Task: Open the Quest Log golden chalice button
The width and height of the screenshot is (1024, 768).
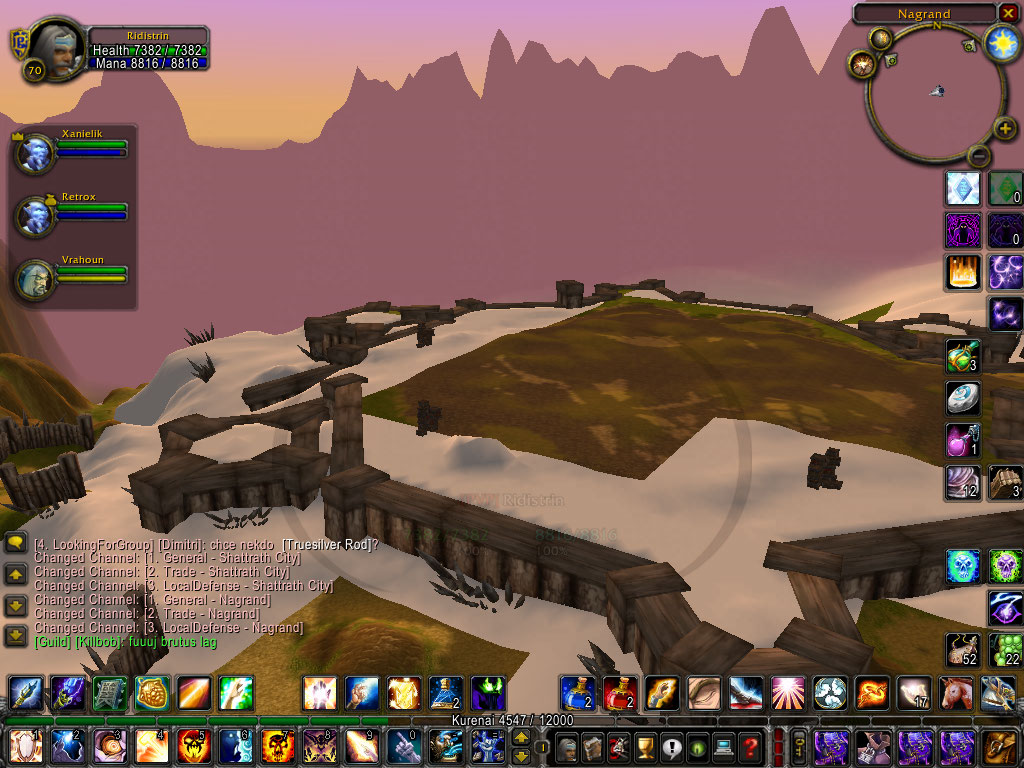Action: click(x=645, y=747)
